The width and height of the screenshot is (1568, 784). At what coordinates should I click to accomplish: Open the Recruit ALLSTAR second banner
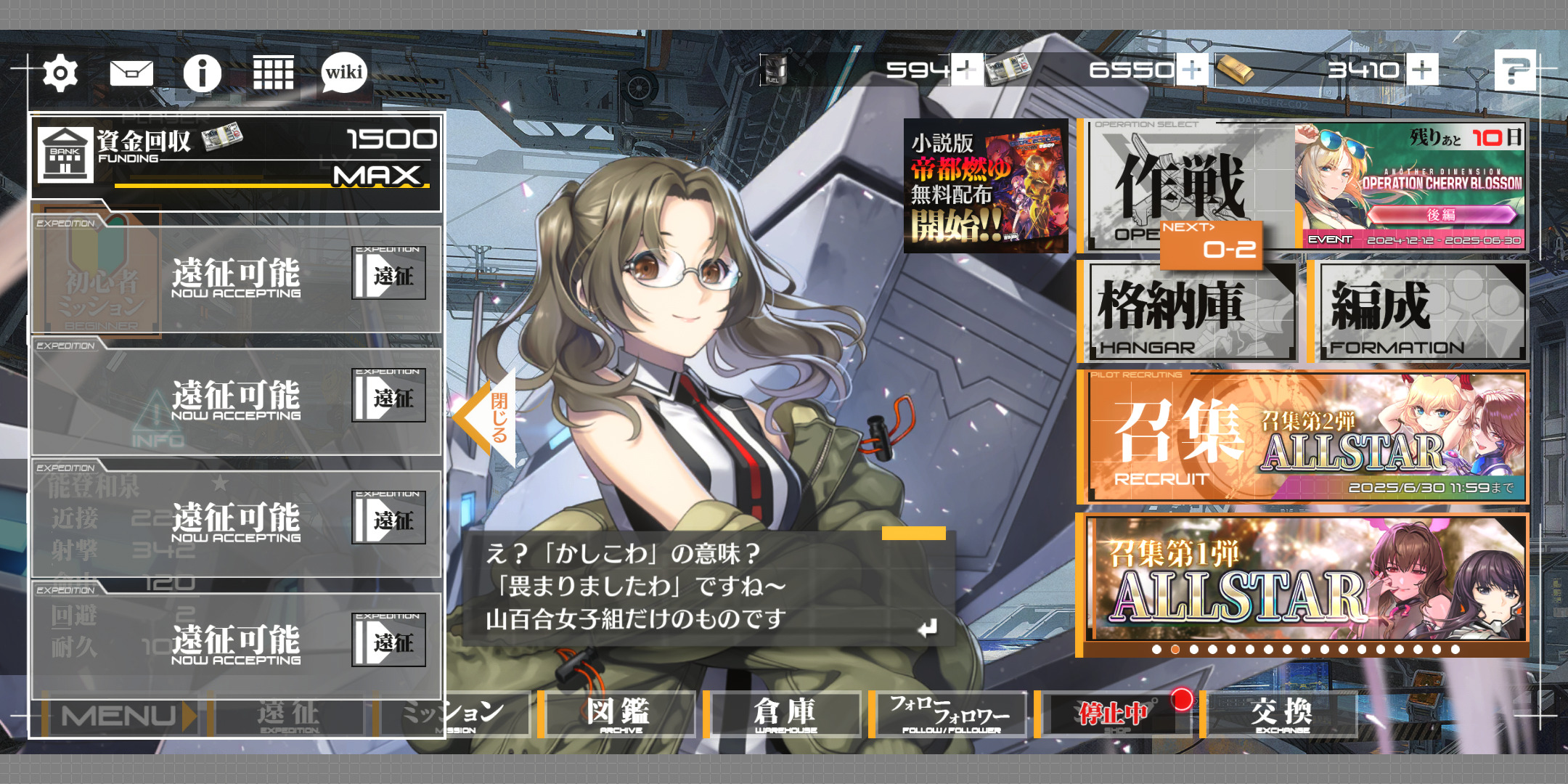click(x=1304, y=437)
